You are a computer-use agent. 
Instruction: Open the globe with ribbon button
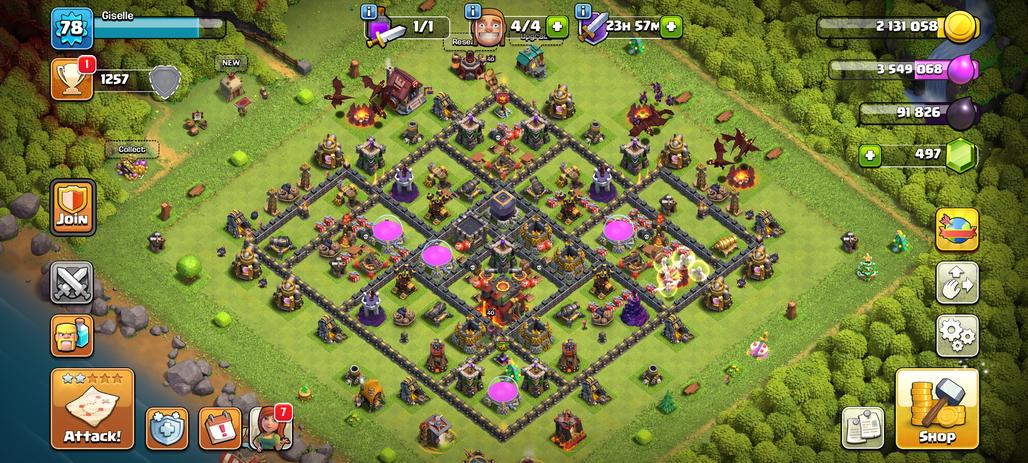[x=957, y=230]
